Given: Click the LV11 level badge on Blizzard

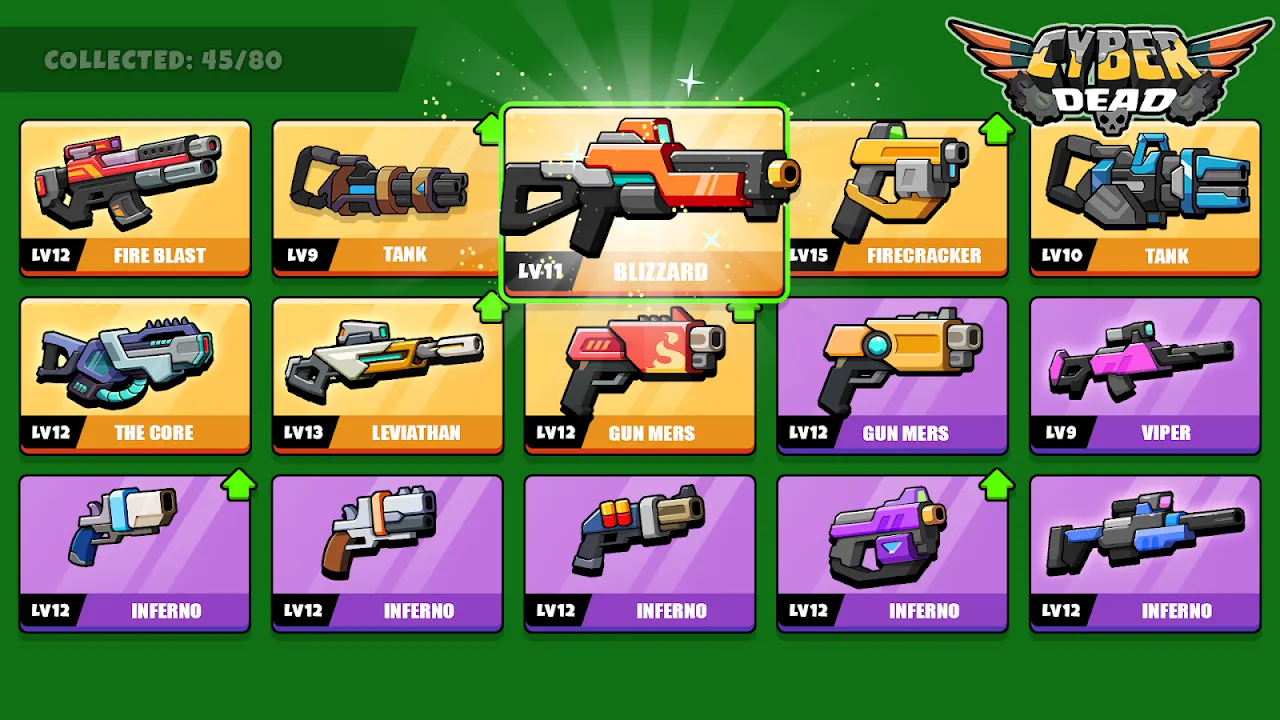Looking at the screenshot, I should 541,270.
